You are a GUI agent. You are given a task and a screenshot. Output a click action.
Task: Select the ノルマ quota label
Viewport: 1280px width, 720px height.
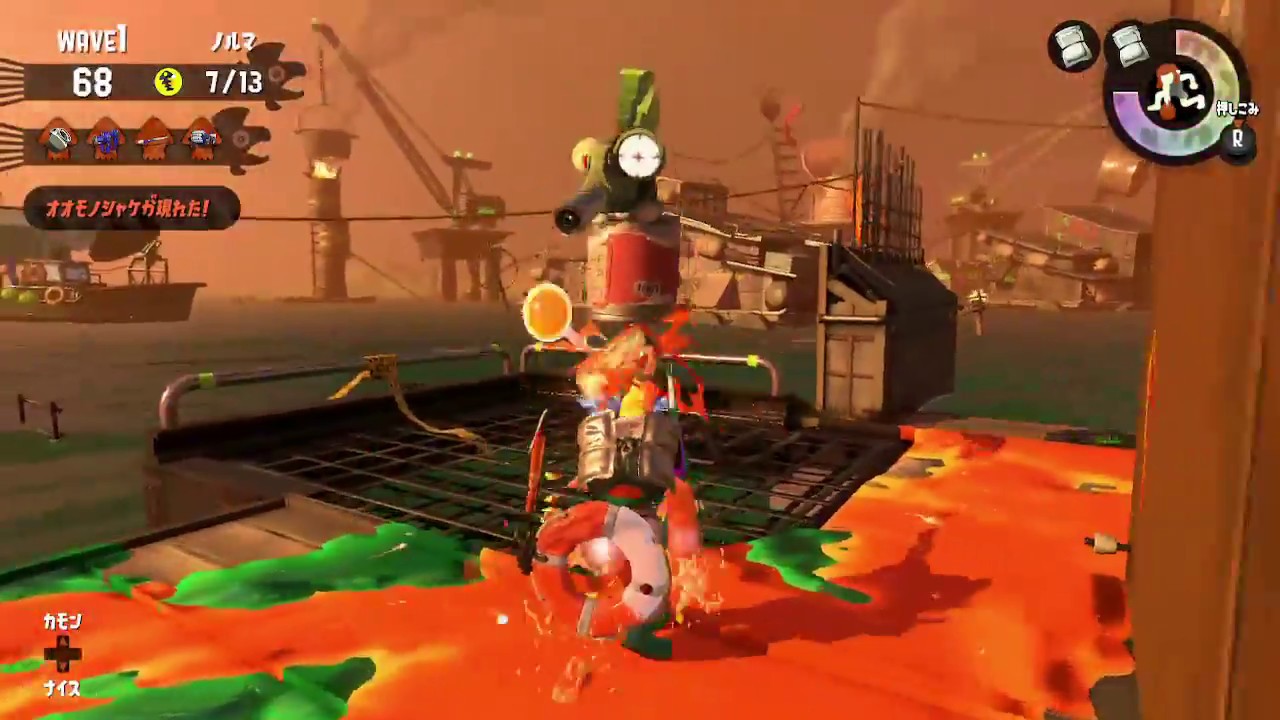point(237,42)
